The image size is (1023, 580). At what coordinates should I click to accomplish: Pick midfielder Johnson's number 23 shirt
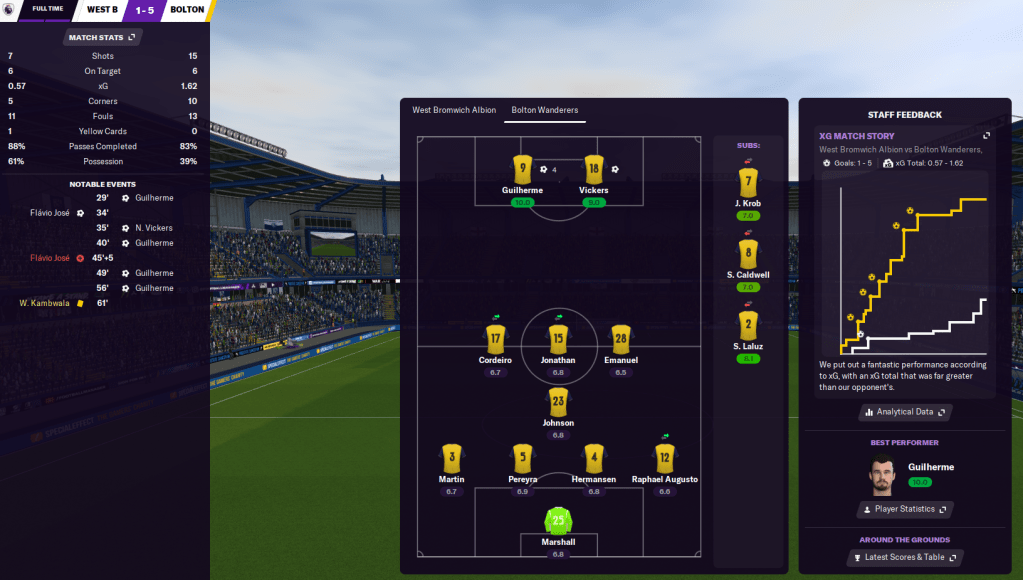coord(558,402)
